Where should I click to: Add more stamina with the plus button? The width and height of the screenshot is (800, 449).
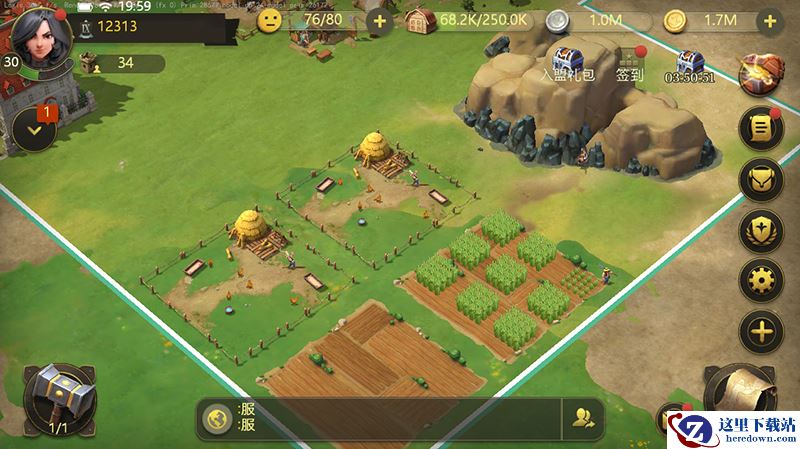[x=379, y=20]
